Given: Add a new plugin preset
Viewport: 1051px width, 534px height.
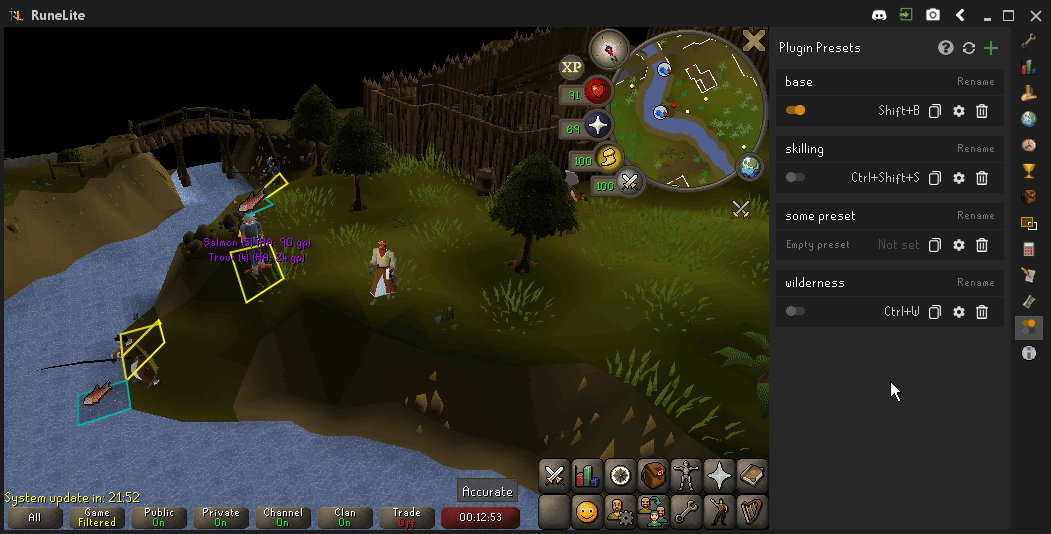Looking at the screenshot, I should coord(991,48).
